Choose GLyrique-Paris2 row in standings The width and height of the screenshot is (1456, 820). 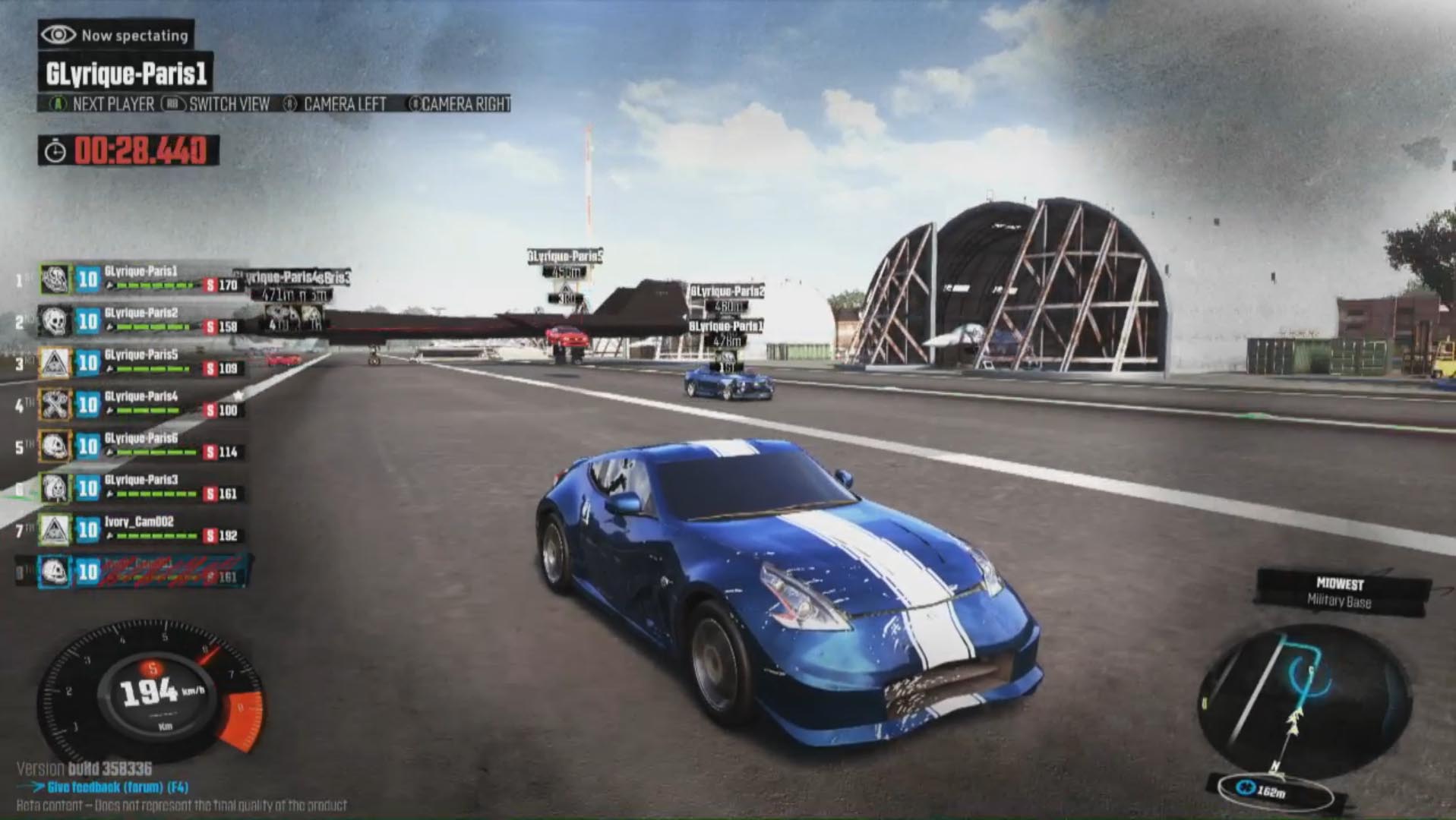(x=141, y=320)
